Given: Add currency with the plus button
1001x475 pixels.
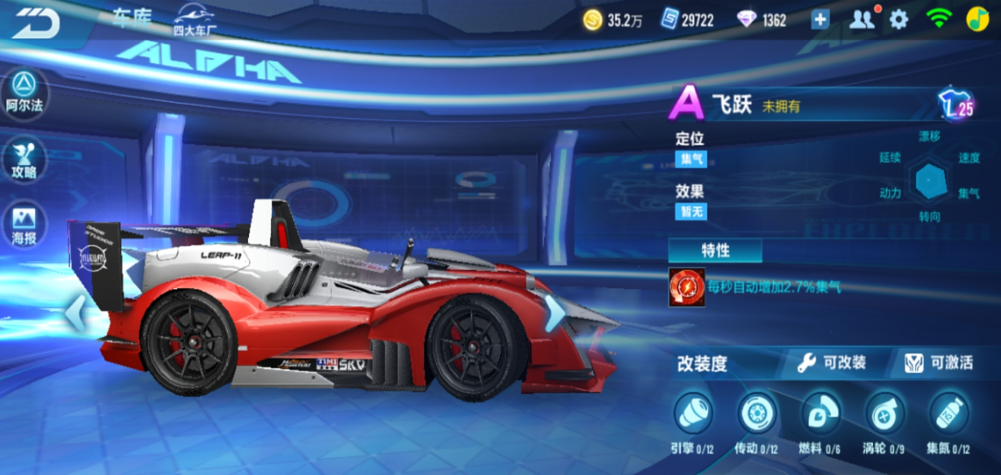Looking at the screenshot, I should [820, 19].
